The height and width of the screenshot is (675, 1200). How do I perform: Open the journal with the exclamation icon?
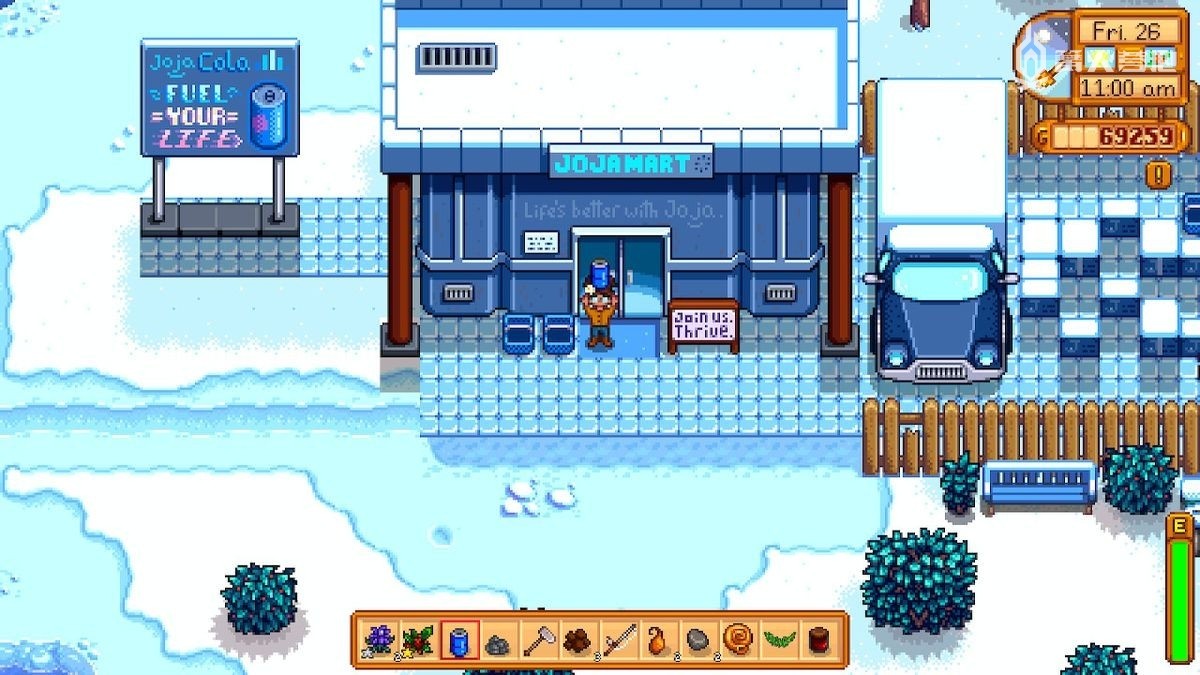1159,175
